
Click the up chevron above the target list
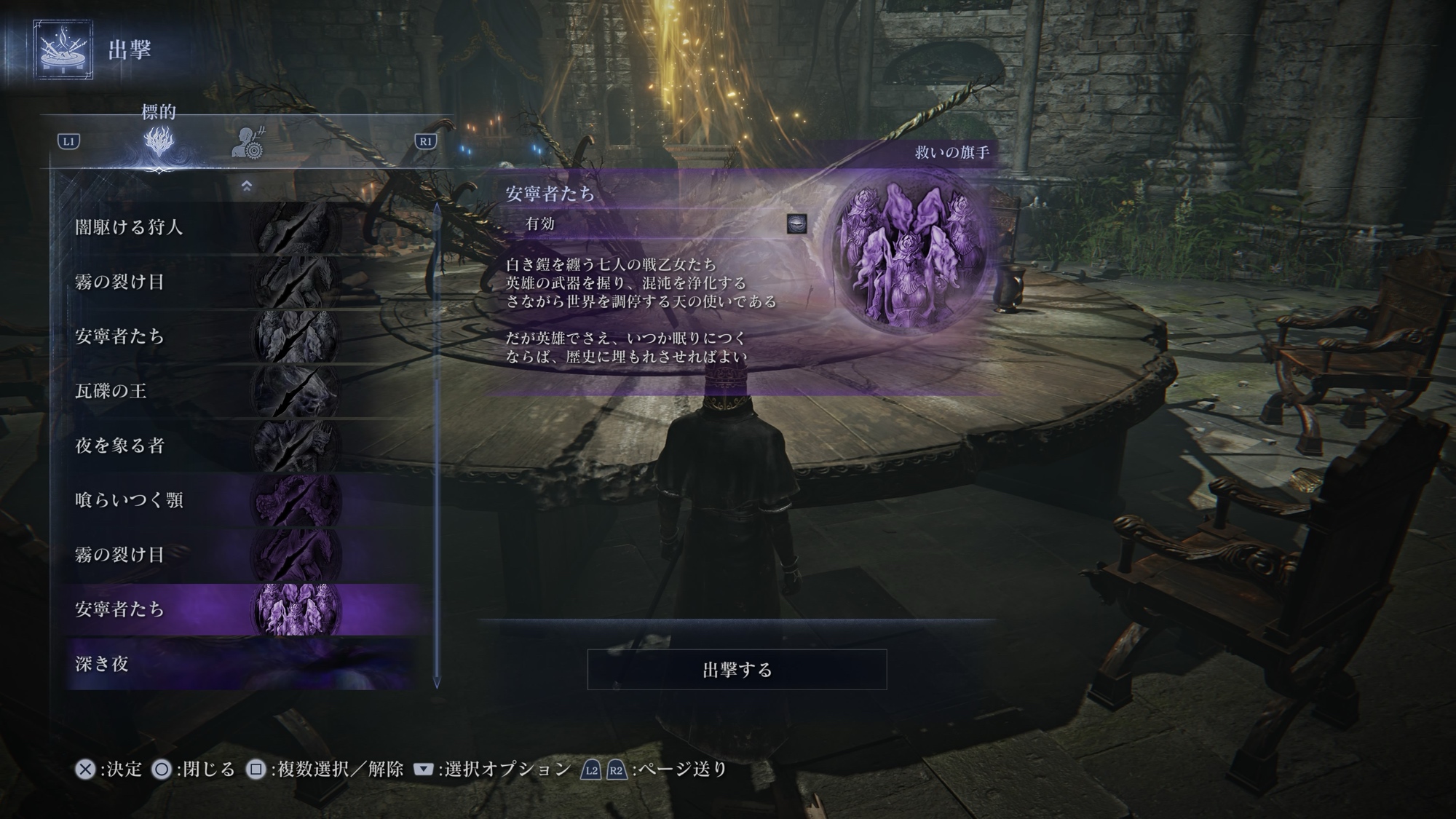pos(246,186)
